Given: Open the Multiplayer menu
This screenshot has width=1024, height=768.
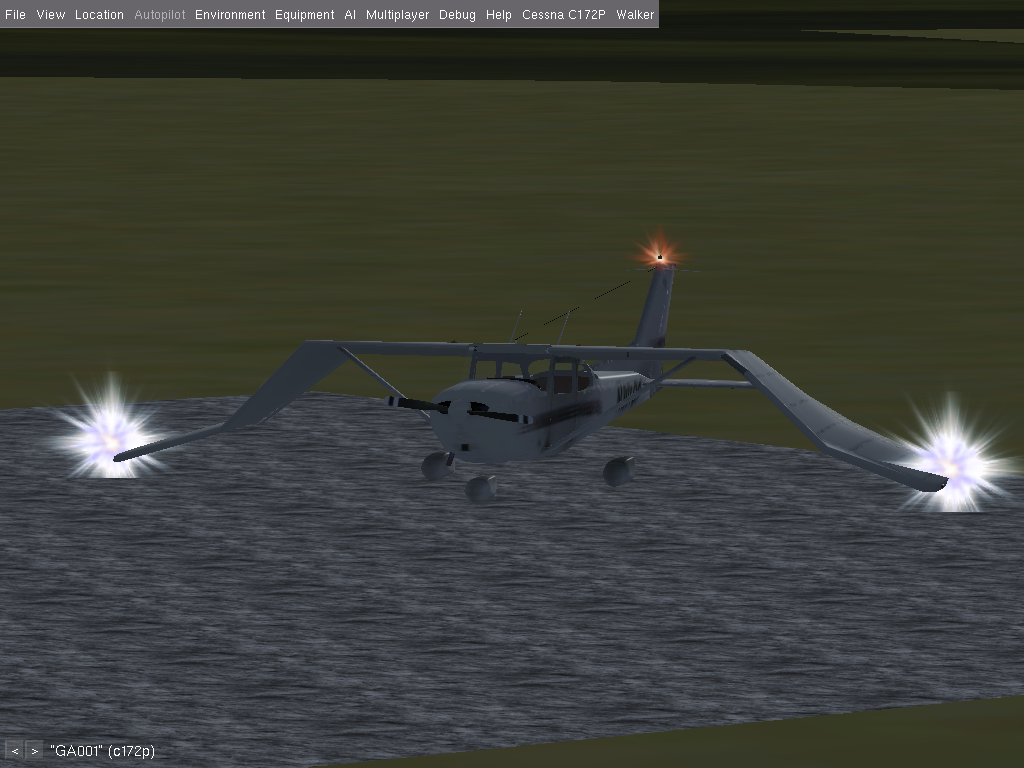Looking at the screenshot, I should 397,15.
